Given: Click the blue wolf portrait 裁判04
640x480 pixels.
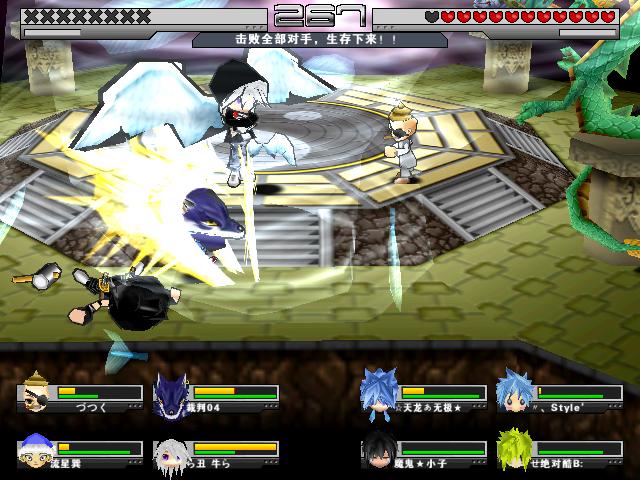Looking at the screenshot, I should (x=173, y=393).
